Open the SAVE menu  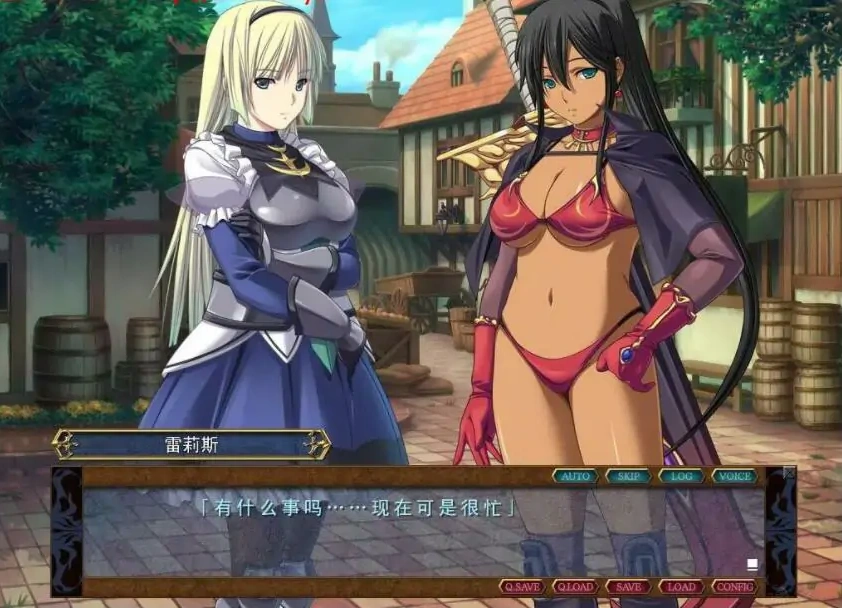(628, 587)
